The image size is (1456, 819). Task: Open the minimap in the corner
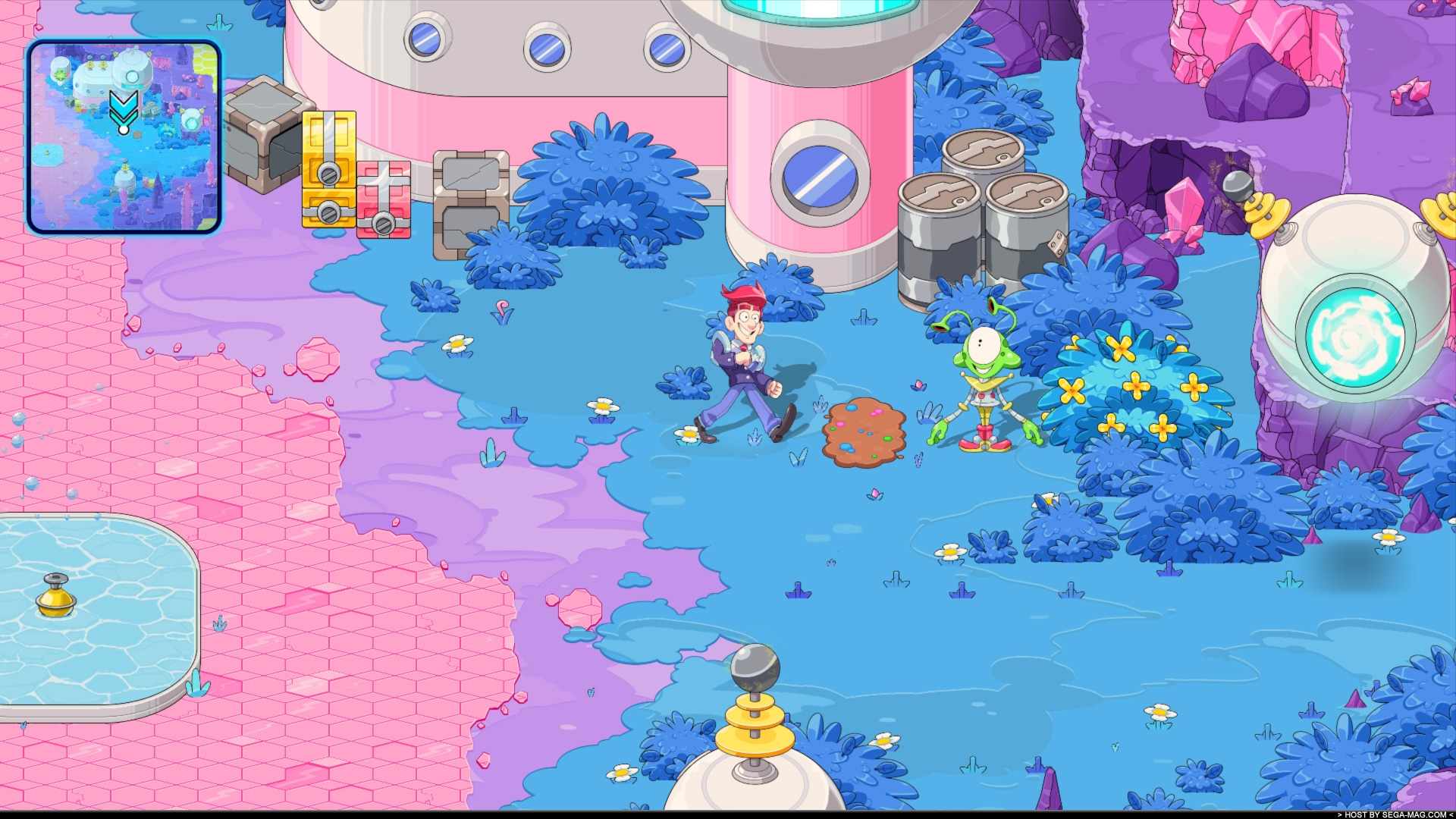coord(124,136)
